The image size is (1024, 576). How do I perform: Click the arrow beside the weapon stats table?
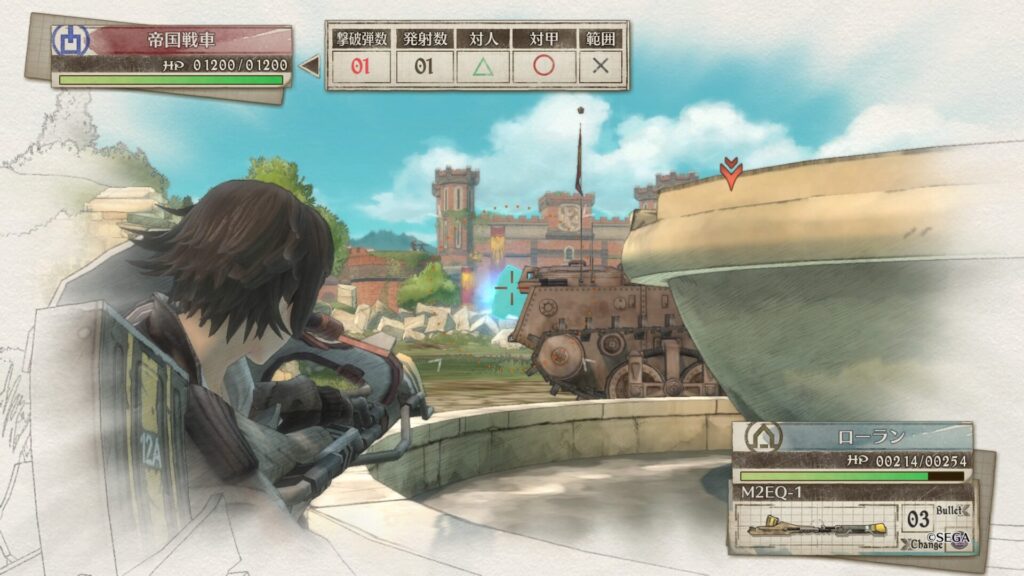tap(310, 67)
